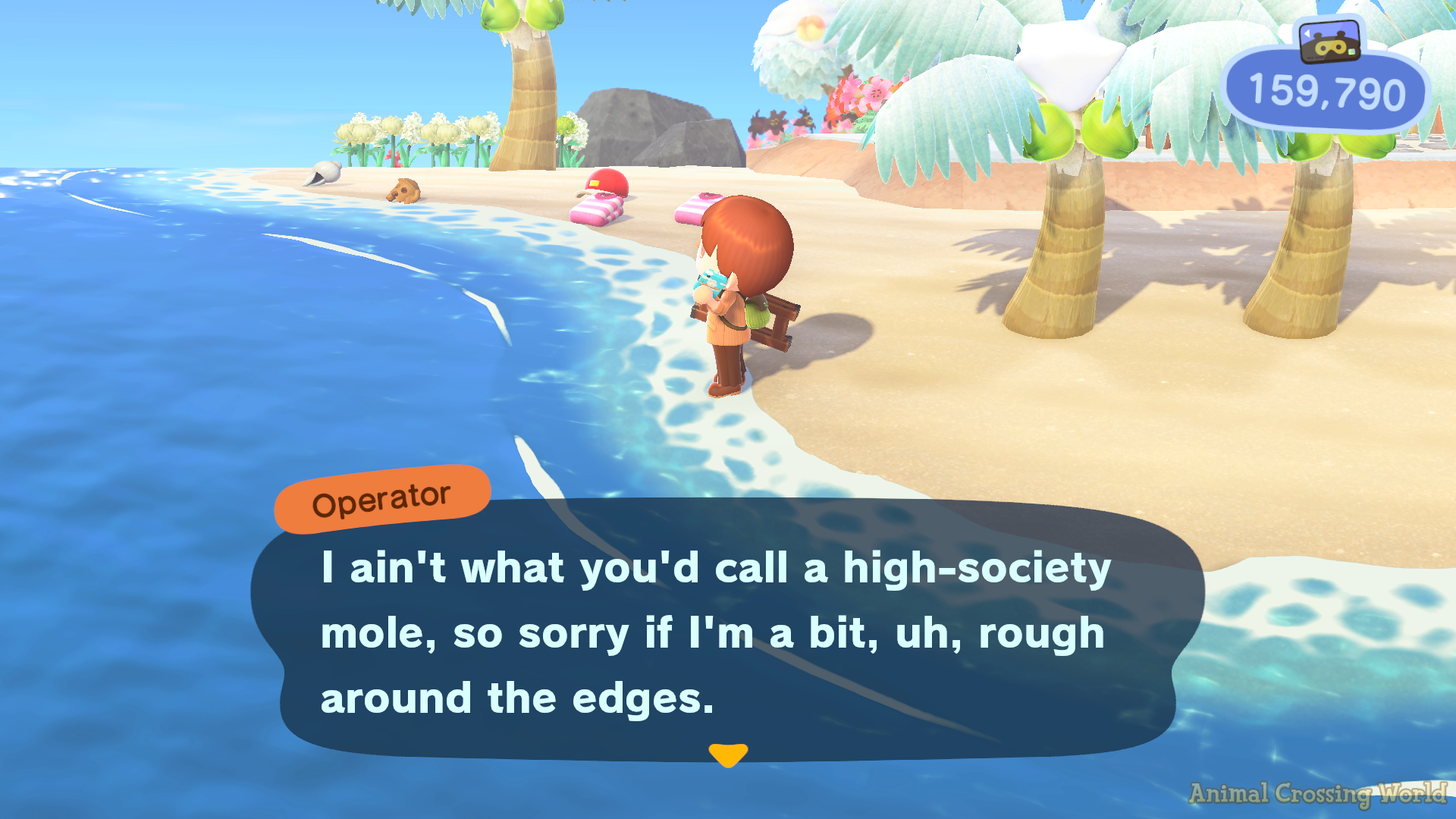
Task: Click the Nook Miles icon above the counter
Action: click(x=1329, y=42)
